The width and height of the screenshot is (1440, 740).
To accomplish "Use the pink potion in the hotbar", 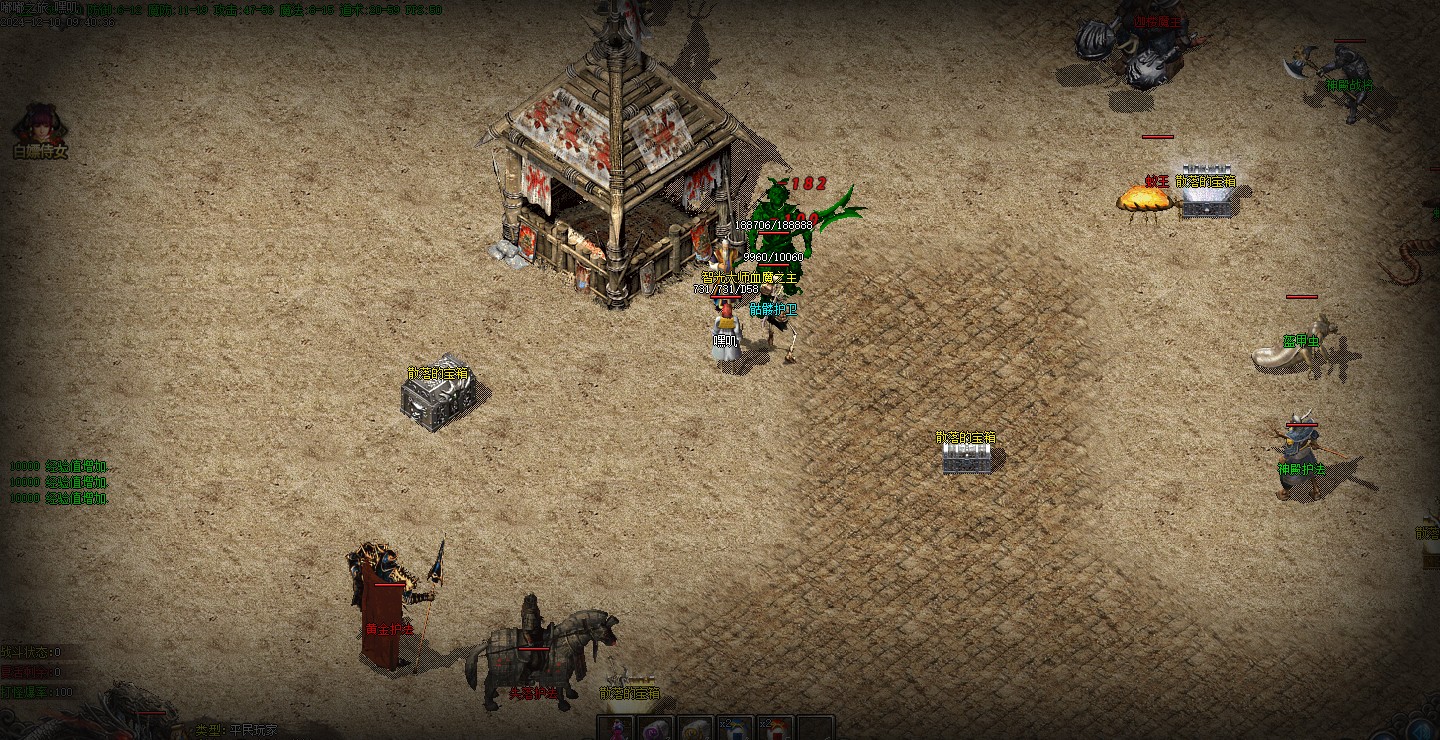I will (616, 728).
